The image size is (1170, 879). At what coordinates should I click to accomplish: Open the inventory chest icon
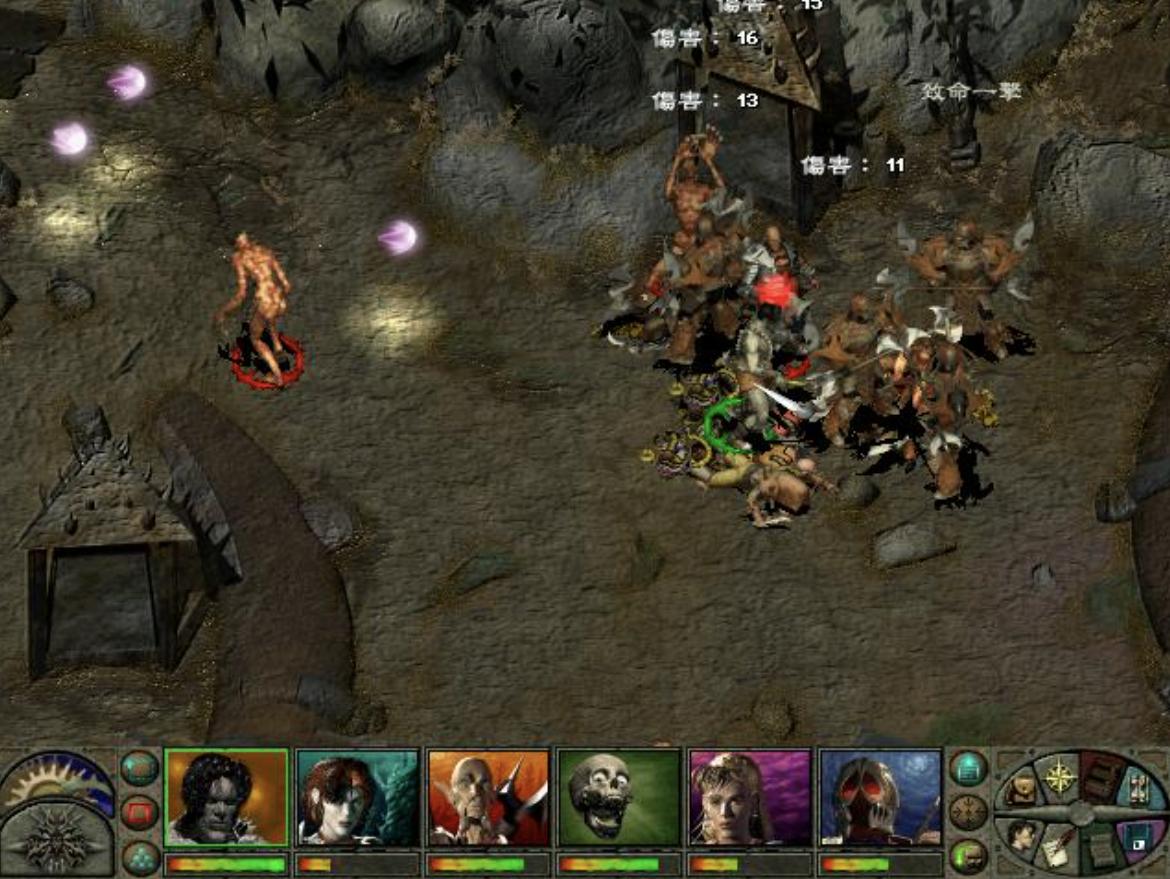tap(1021, 790)
